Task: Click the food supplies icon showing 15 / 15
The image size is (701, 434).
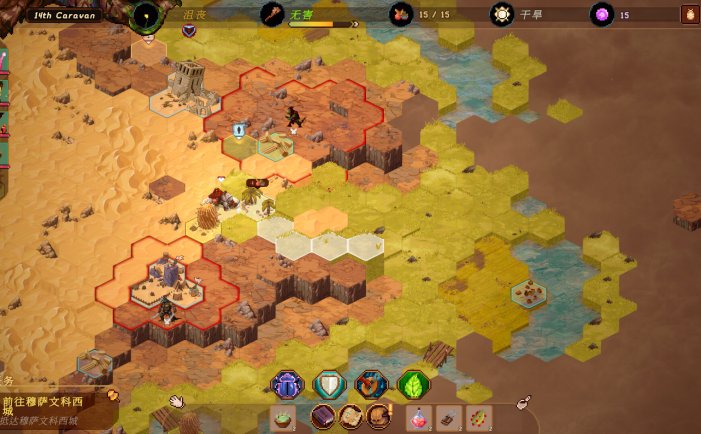Action: (402, 14)
